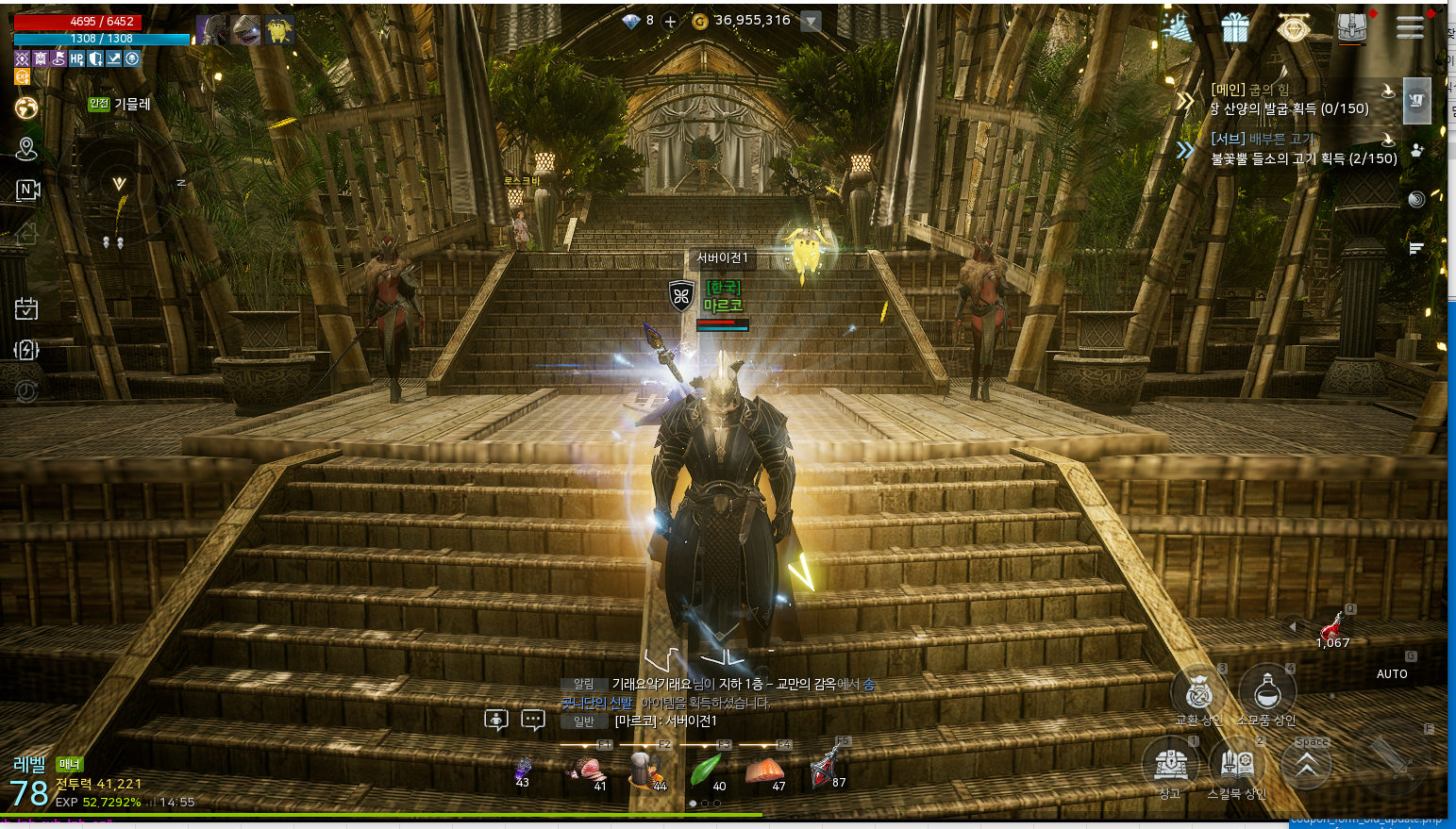Open the inventory bag
This screenshot has width=1456, height=829.
pyautogui.click(x=1351, y=28)
